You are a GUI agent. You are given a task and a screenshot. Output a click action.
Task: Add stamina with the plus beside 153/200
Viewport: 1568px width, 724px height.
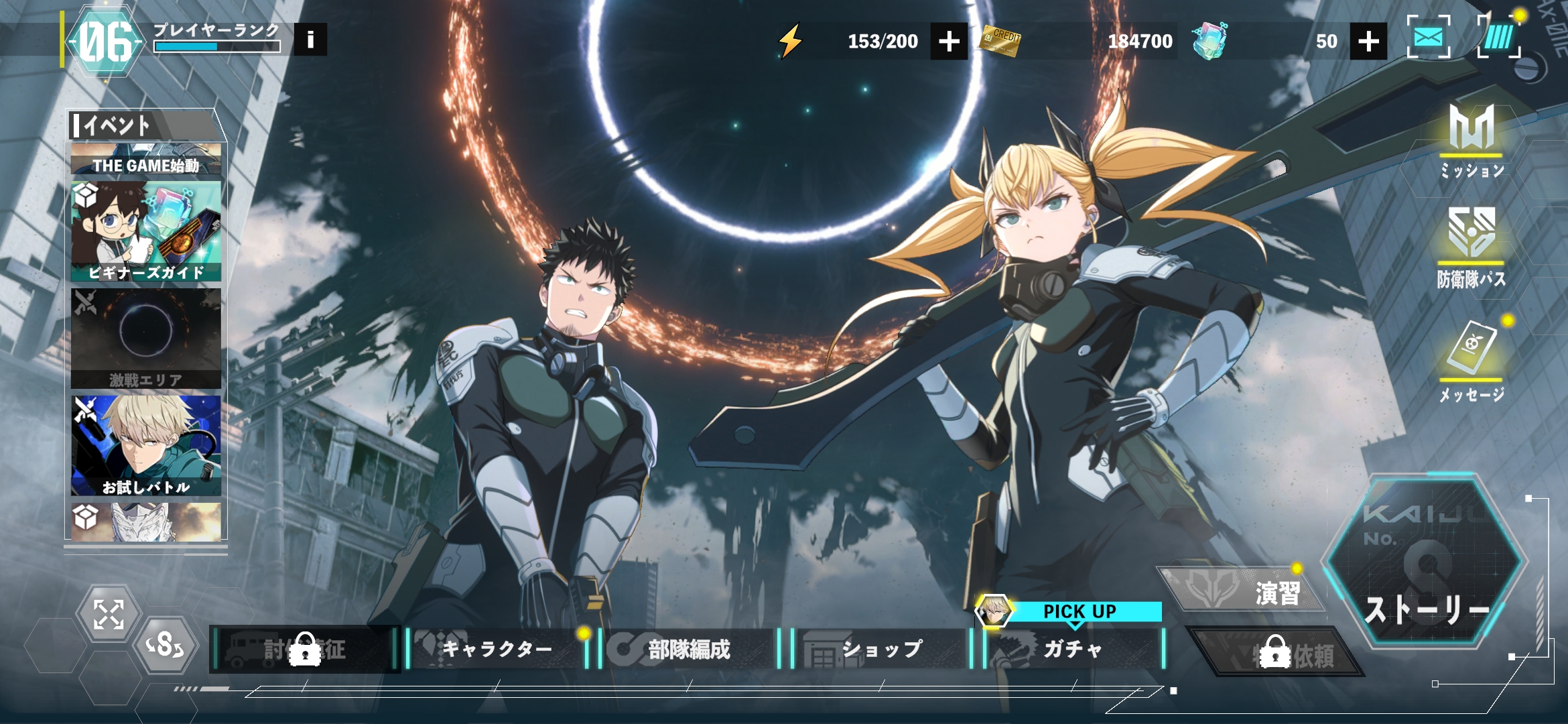[949, 42]
